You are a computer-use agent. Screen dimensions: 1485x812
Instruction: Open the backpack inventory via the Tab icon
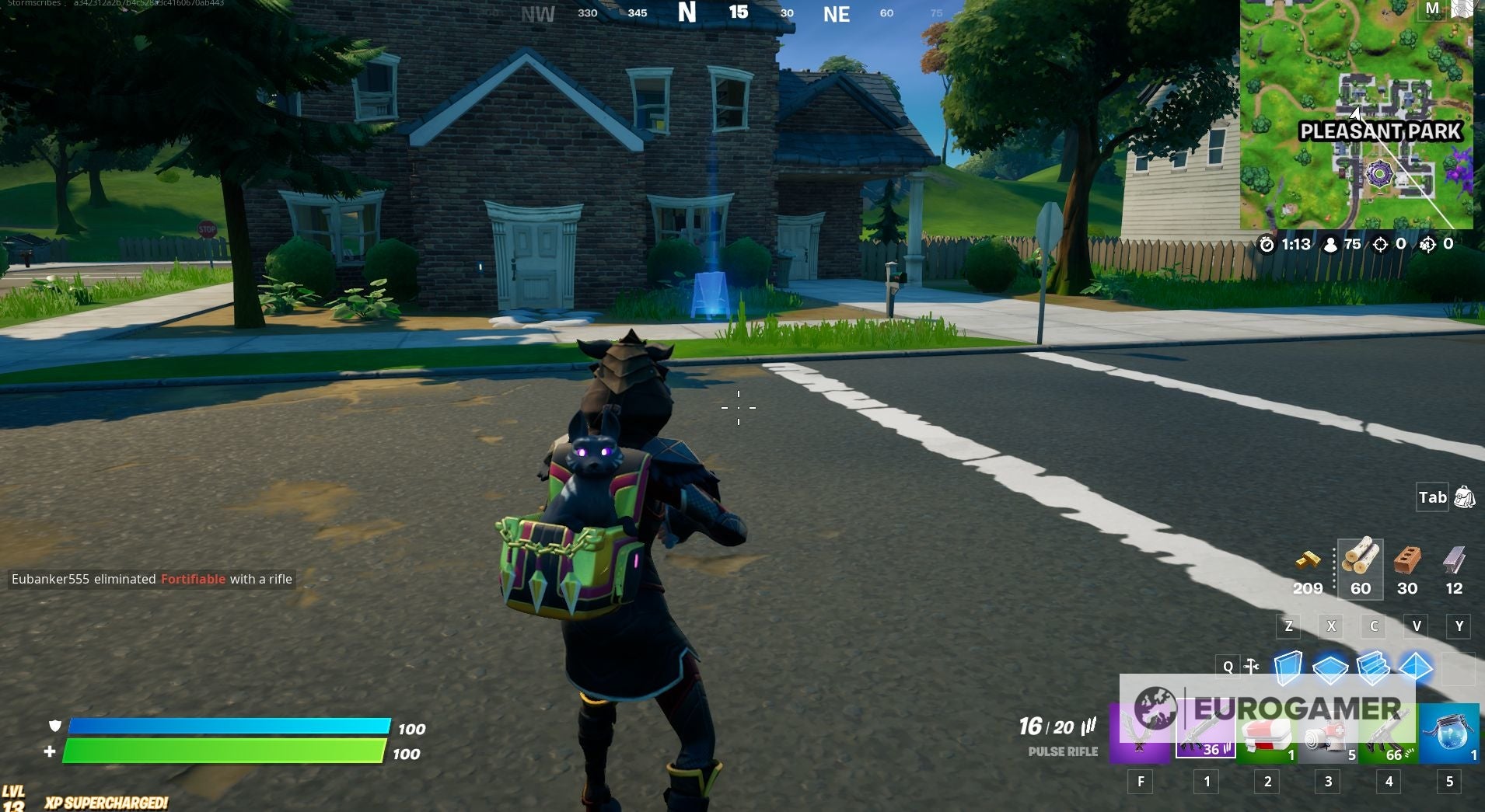click(x=1462, y=497)
